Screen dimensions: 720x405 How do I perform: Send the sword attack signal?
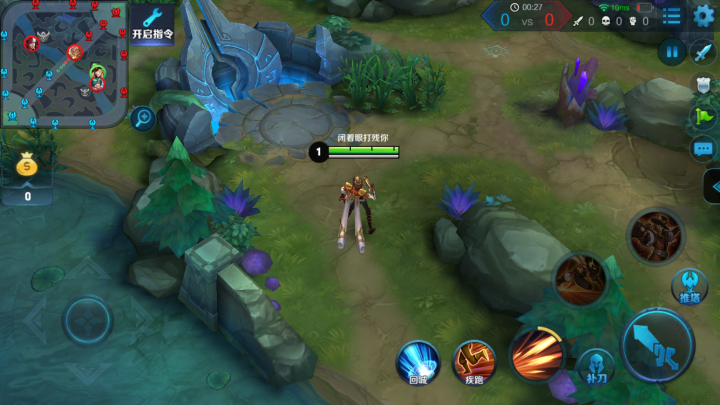pos(703,52)
